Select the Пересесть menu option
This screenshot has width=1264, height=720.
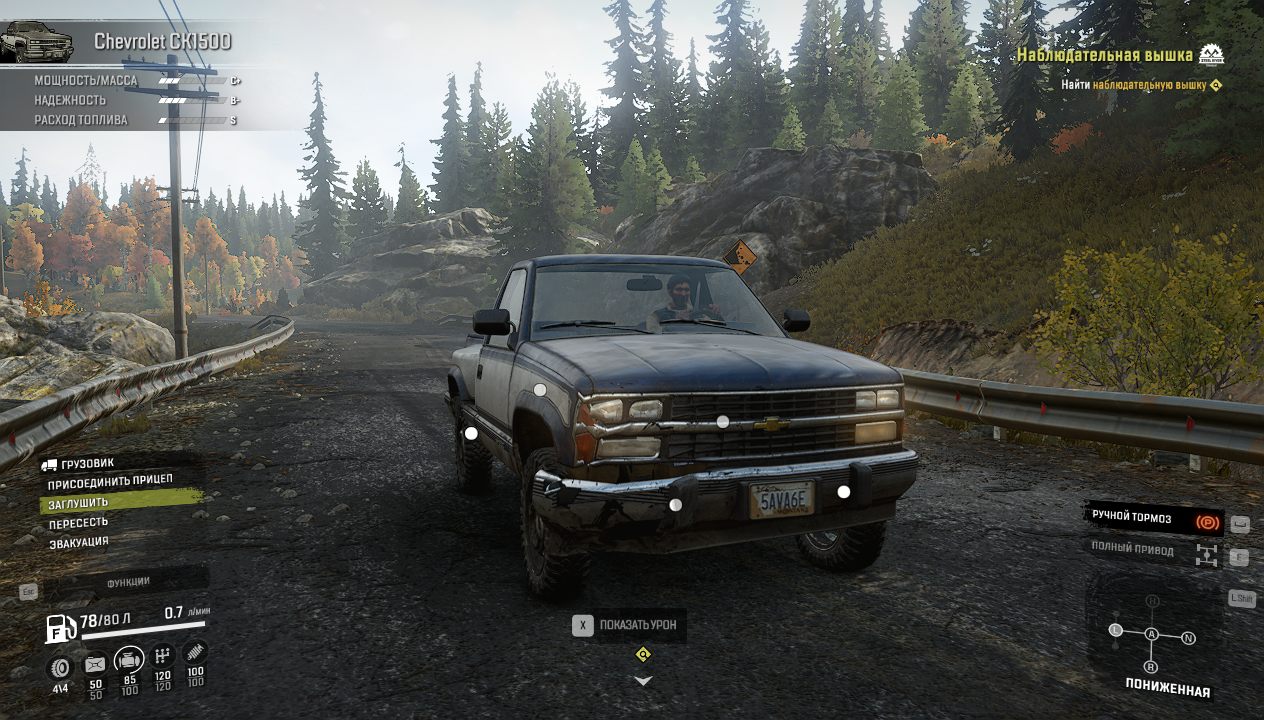coord(78,522)
